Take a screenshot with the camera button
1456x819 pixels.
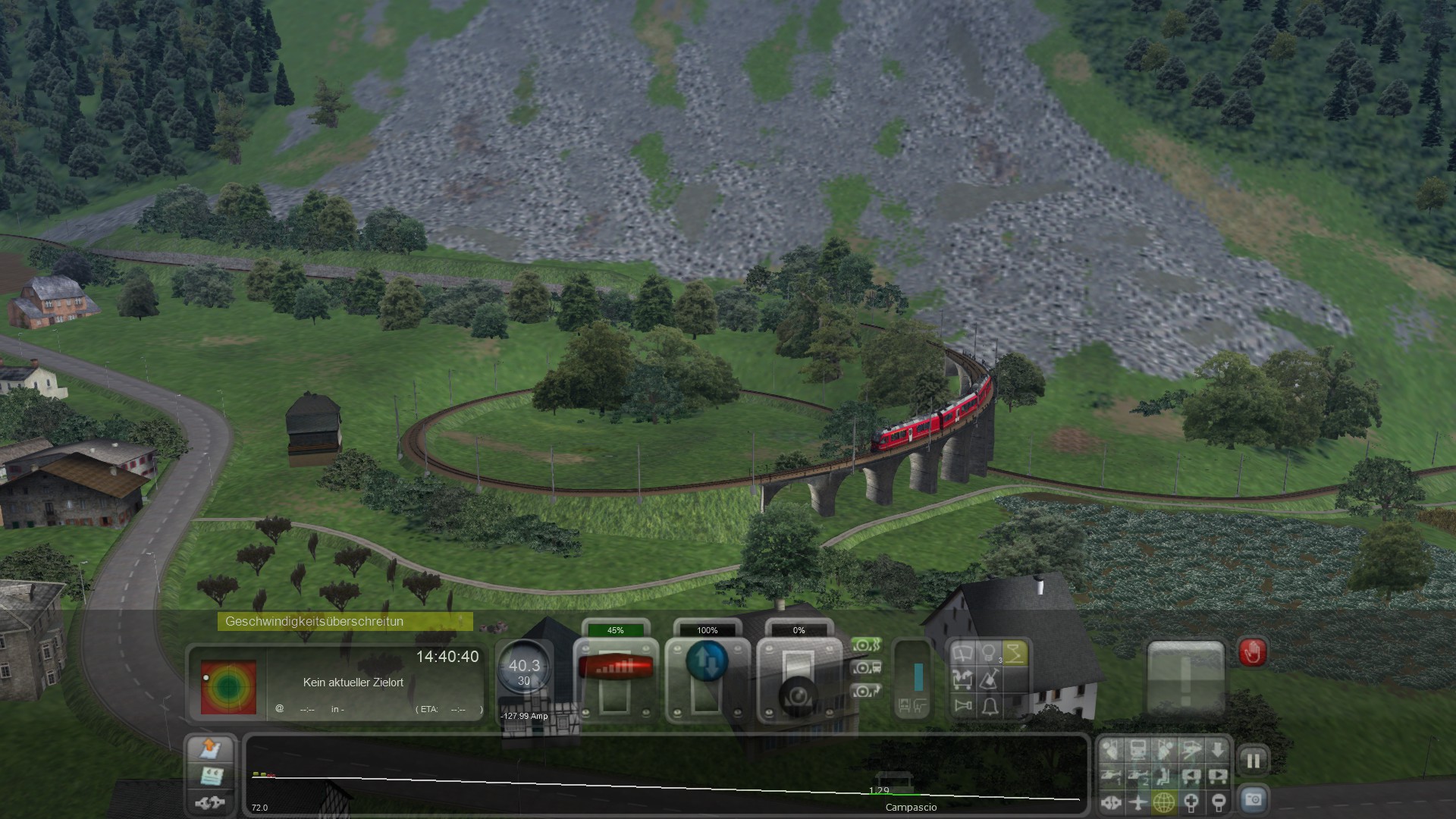tap(1253, 799)
